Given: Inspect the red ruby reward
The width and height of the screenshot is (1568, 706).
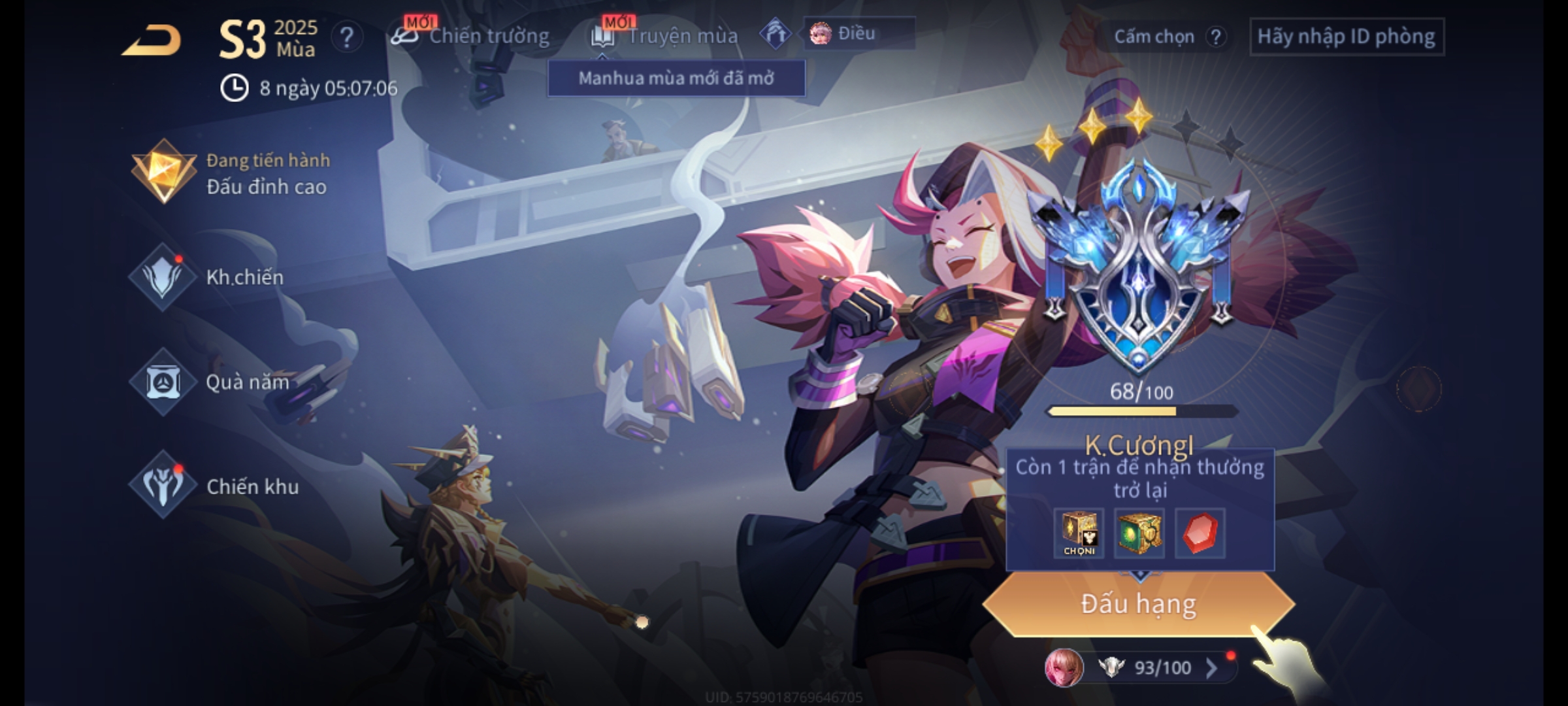Looking at the screenshot, I should 1200,533.
